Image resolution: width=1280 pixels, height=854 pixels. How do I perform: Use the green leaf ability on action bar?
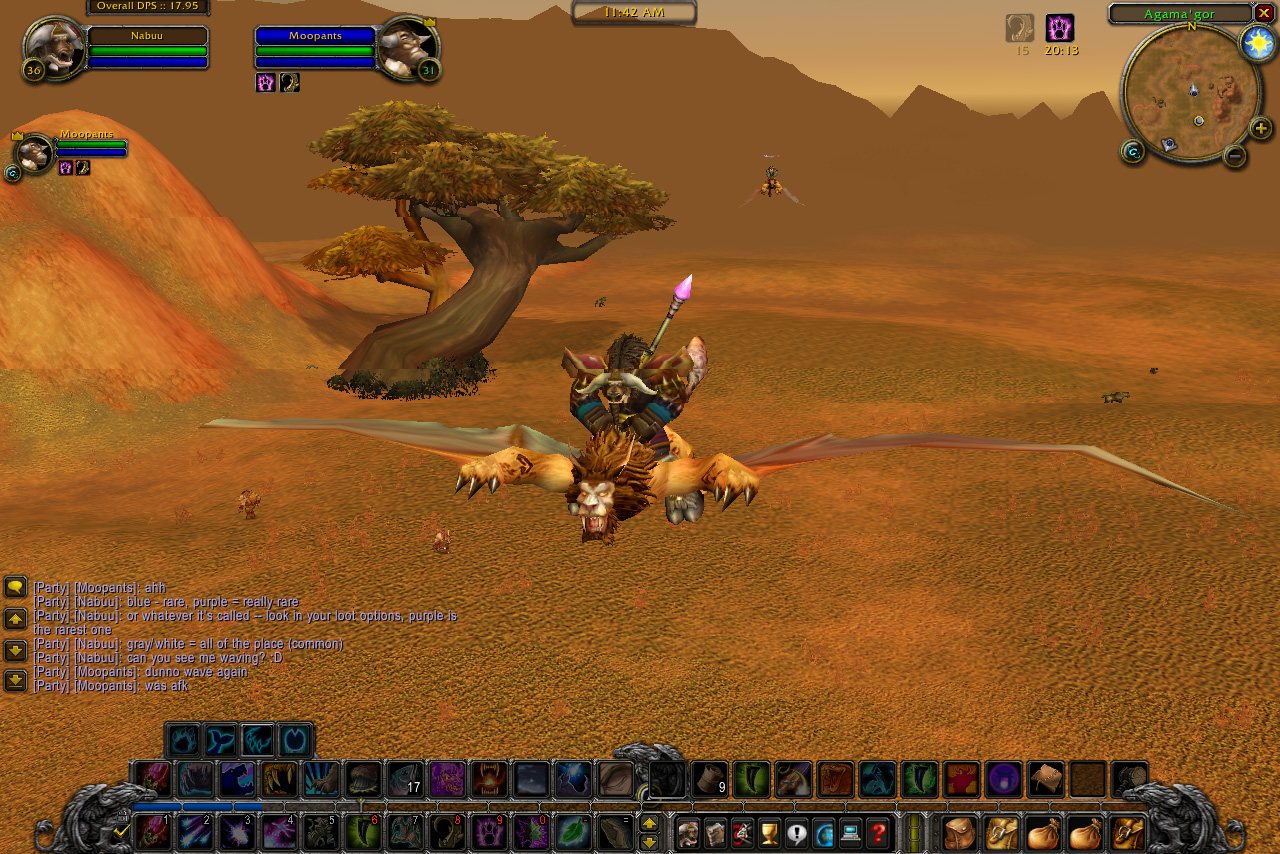point(573,832)
